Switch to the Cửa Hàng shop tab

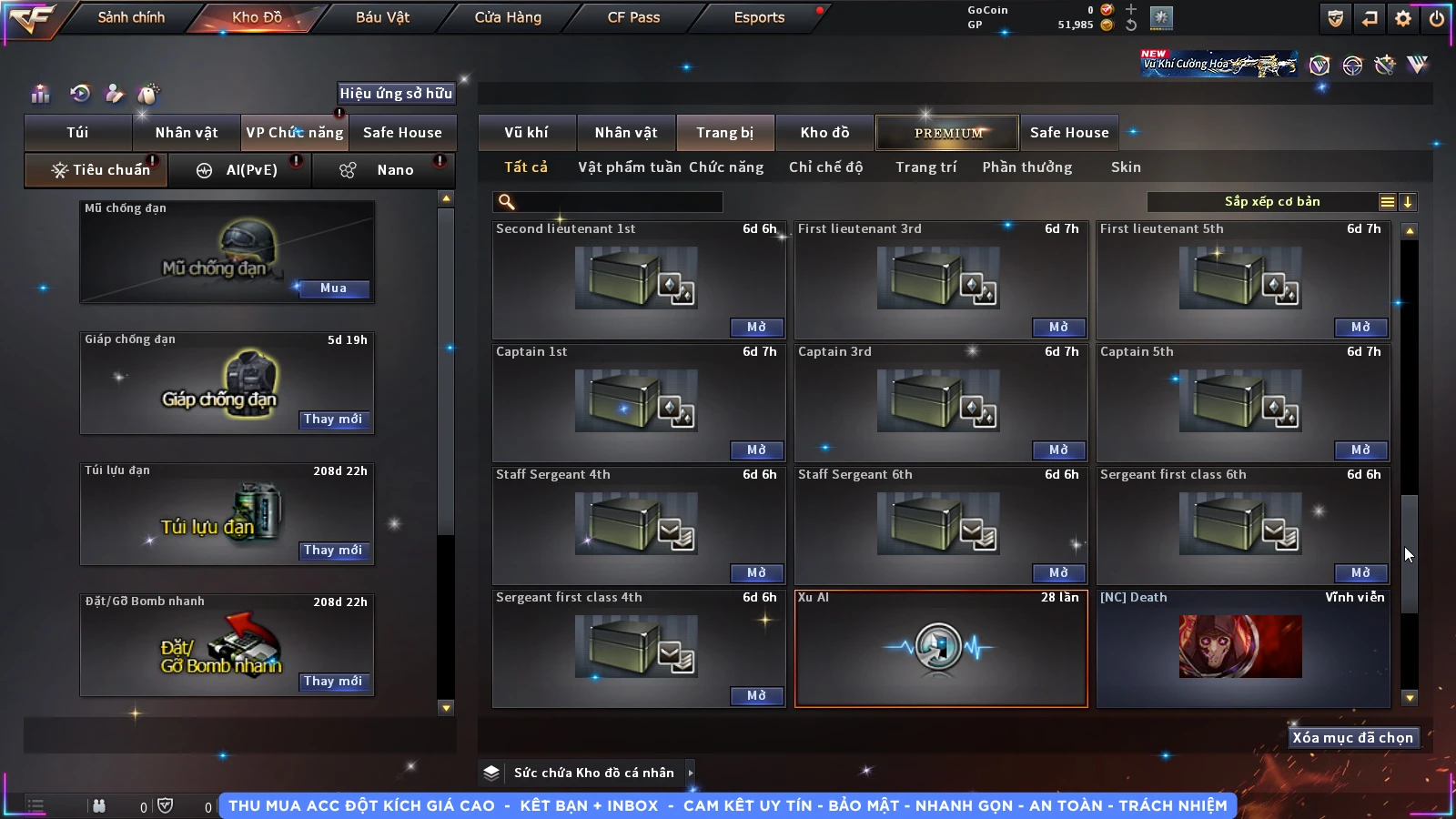tap(508, 17)
